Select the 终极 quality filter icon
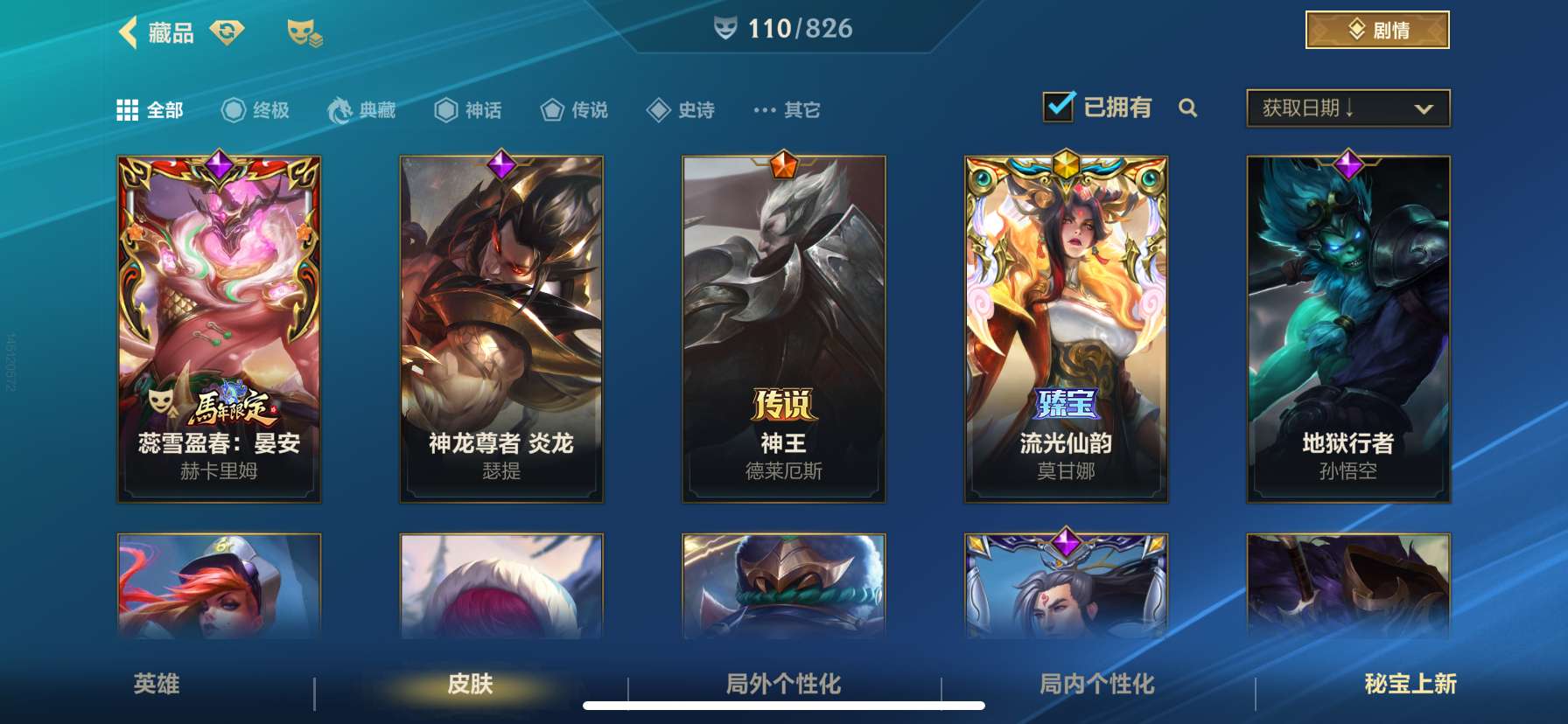Image resolution: width=1568 pixels, height=724 pixels. point(233,108)
